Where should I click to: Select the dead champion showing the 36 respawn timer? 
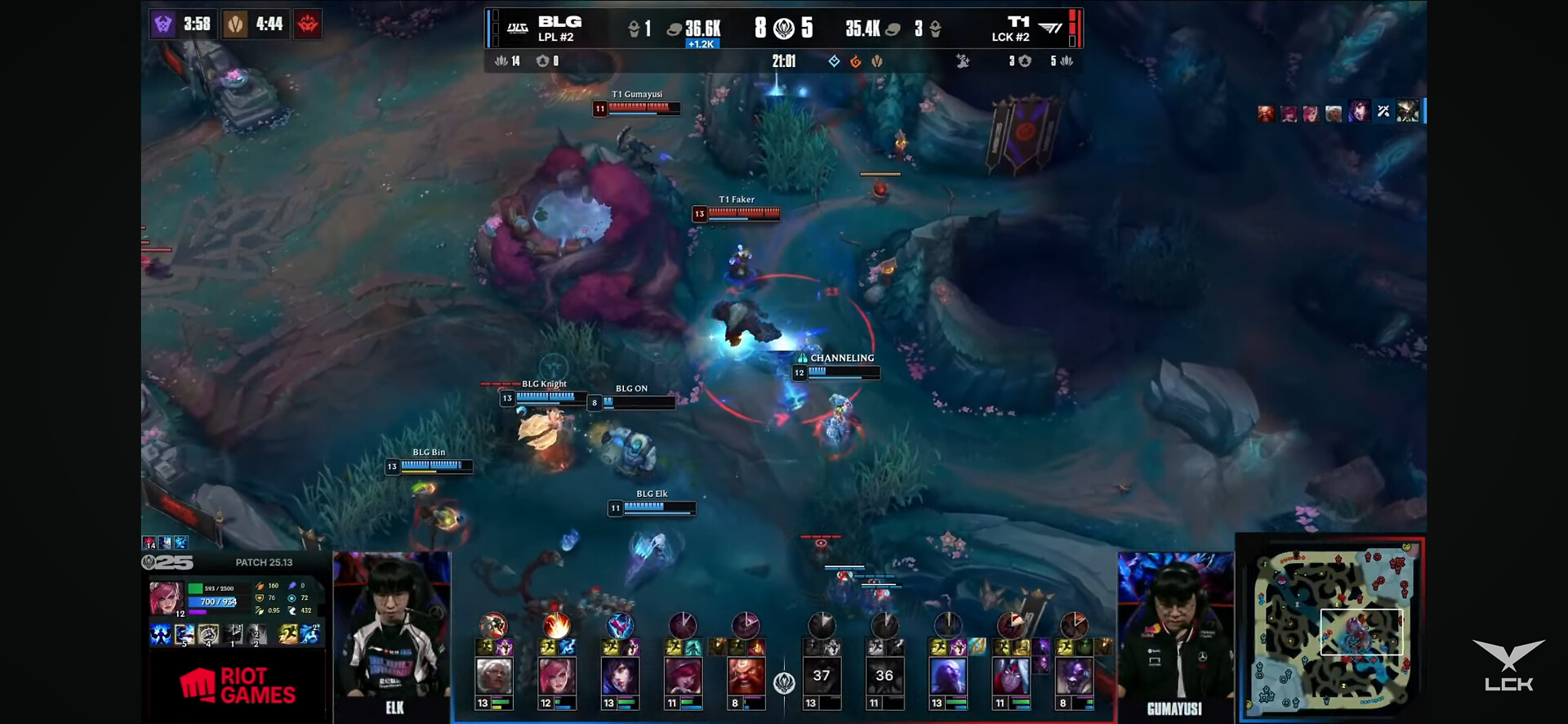click(884, 677)
